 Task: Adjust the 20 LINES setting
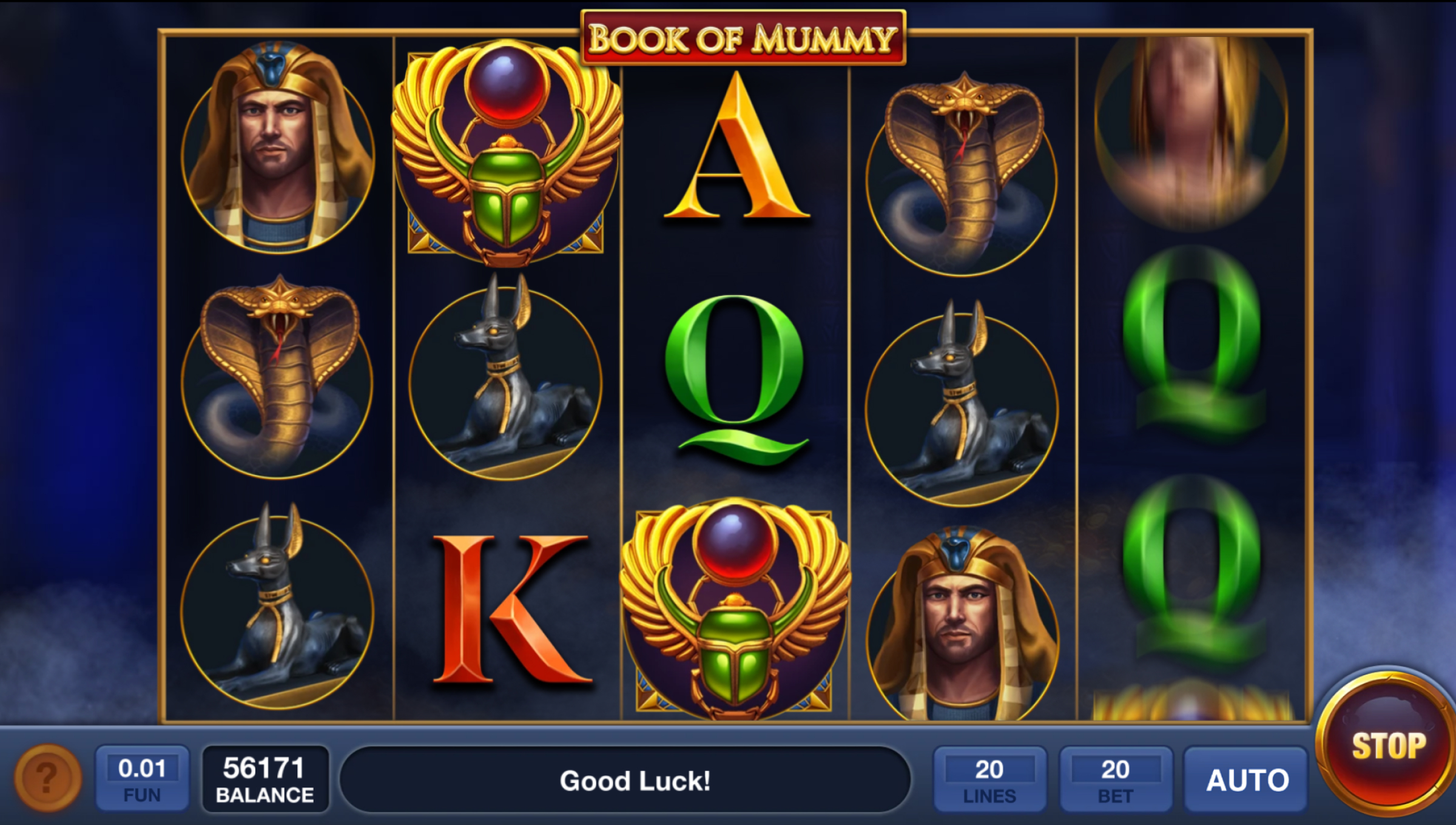click(x=989, y=780)
